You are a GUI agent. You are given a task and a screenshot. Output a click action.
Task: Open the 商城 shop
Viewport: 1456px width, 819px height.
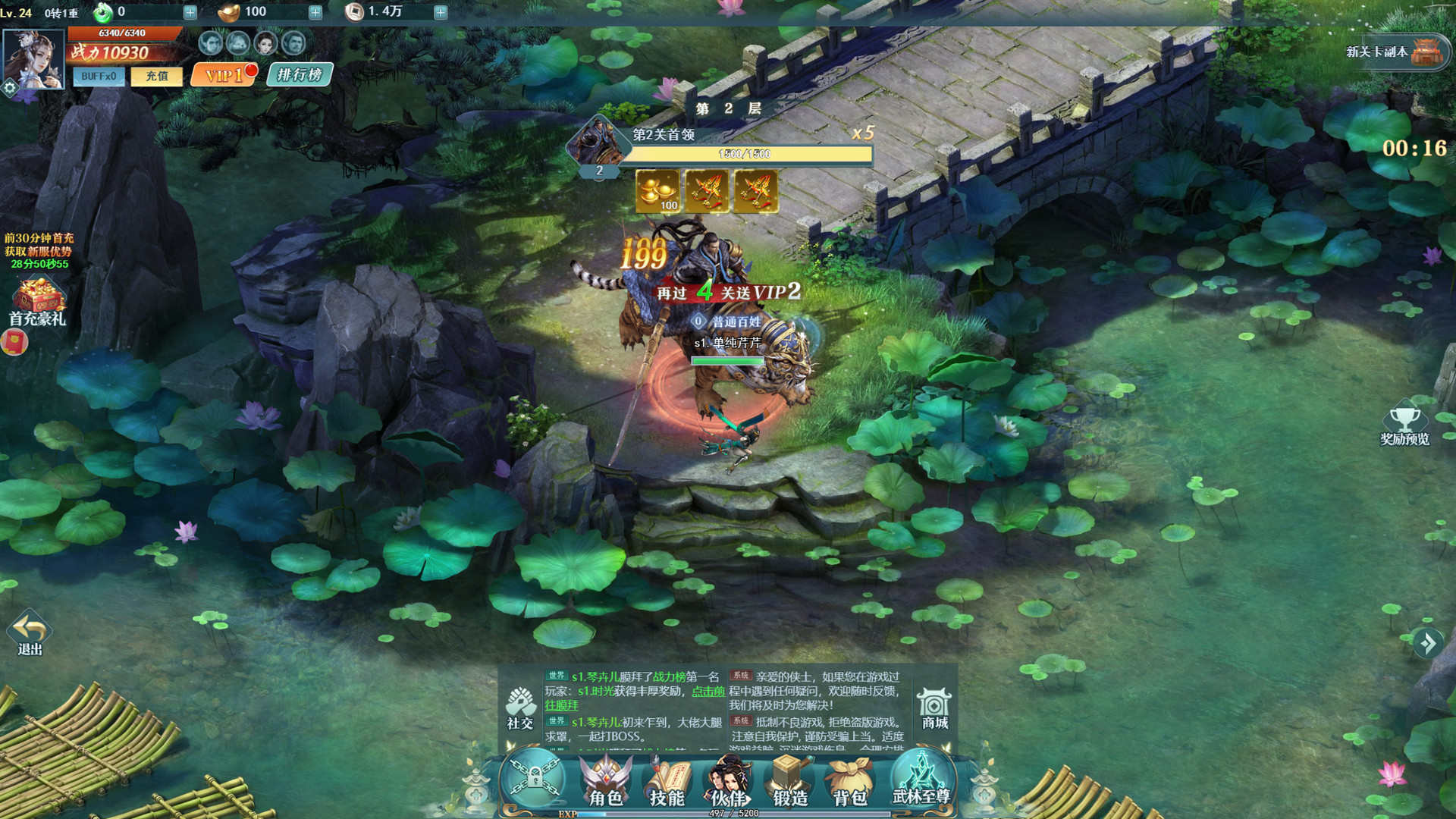tap(934, 708)
